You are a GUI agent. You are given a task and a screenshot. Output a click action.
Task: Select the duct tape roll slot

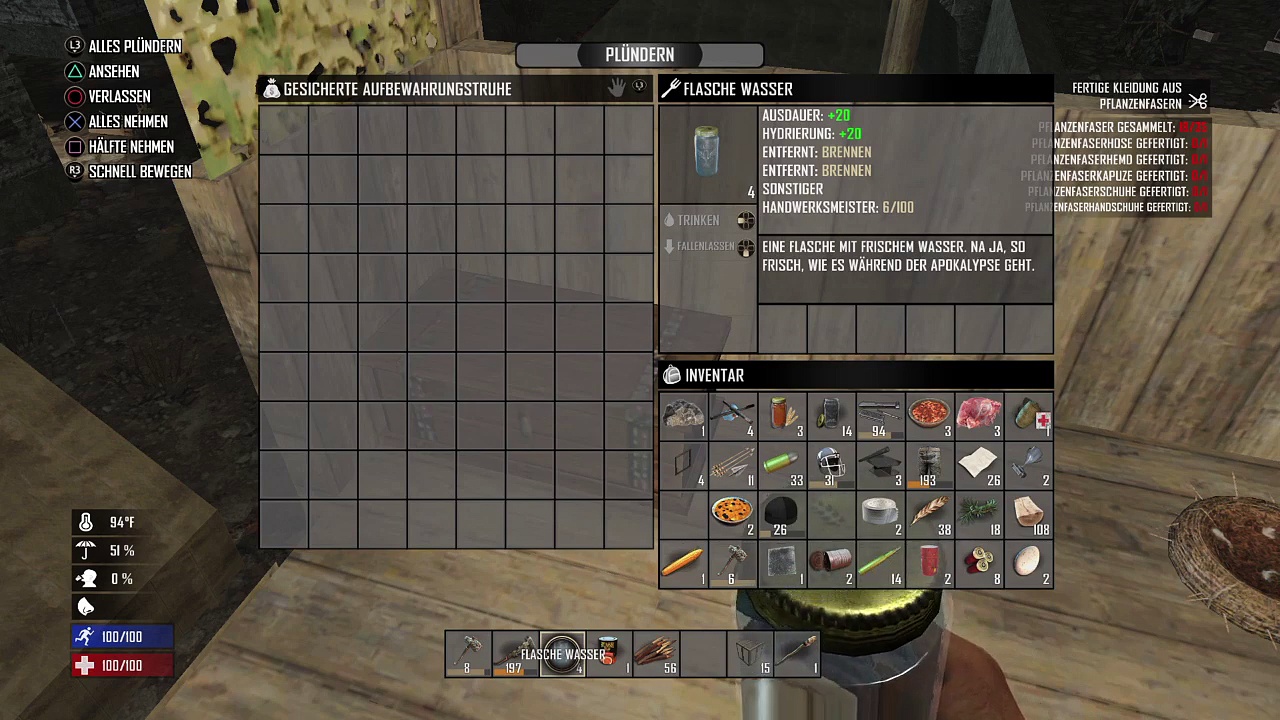(880, 513)
